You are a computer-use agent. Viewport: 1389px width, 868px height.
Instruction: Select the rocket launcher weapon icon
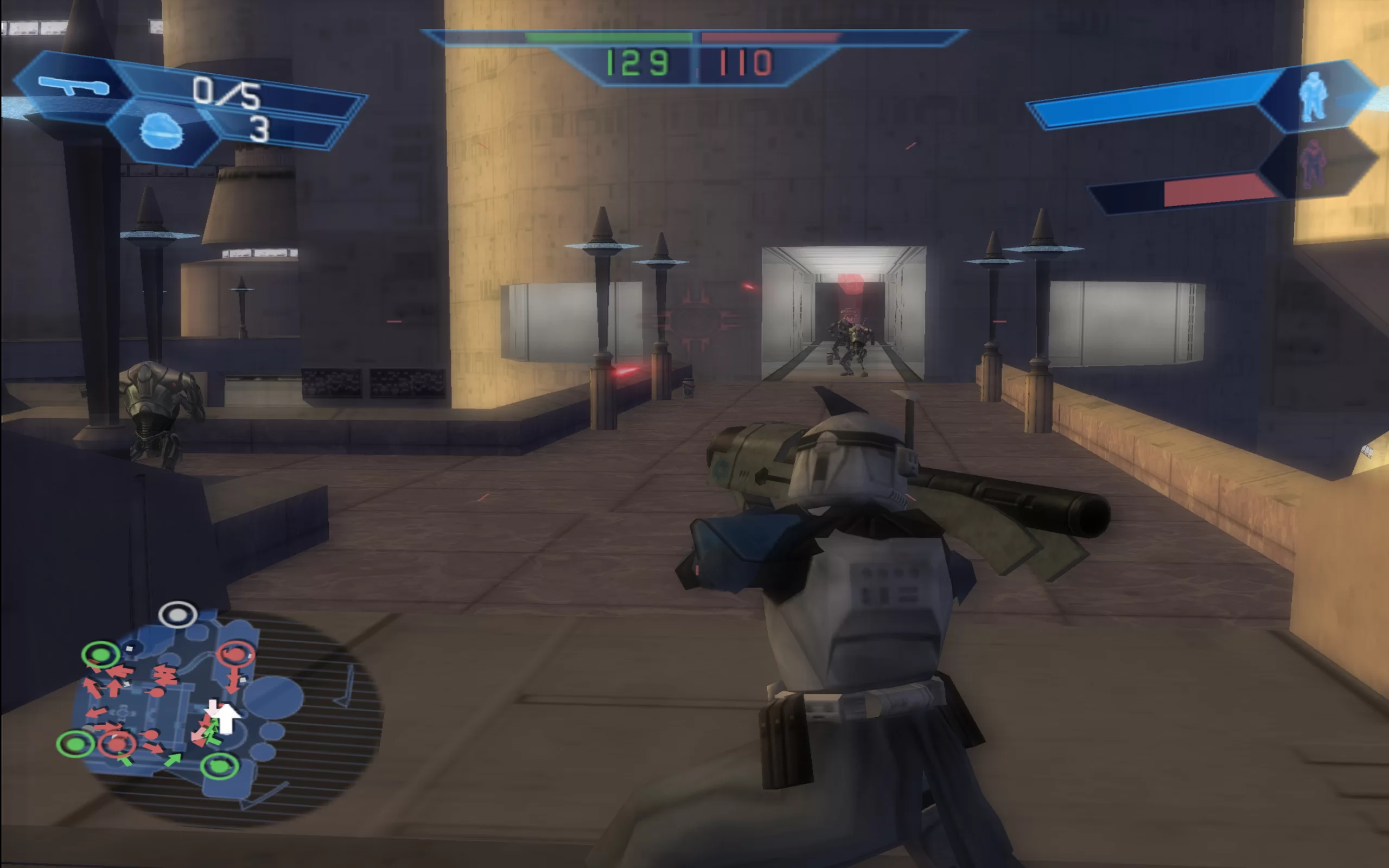(x=73, y=86)
